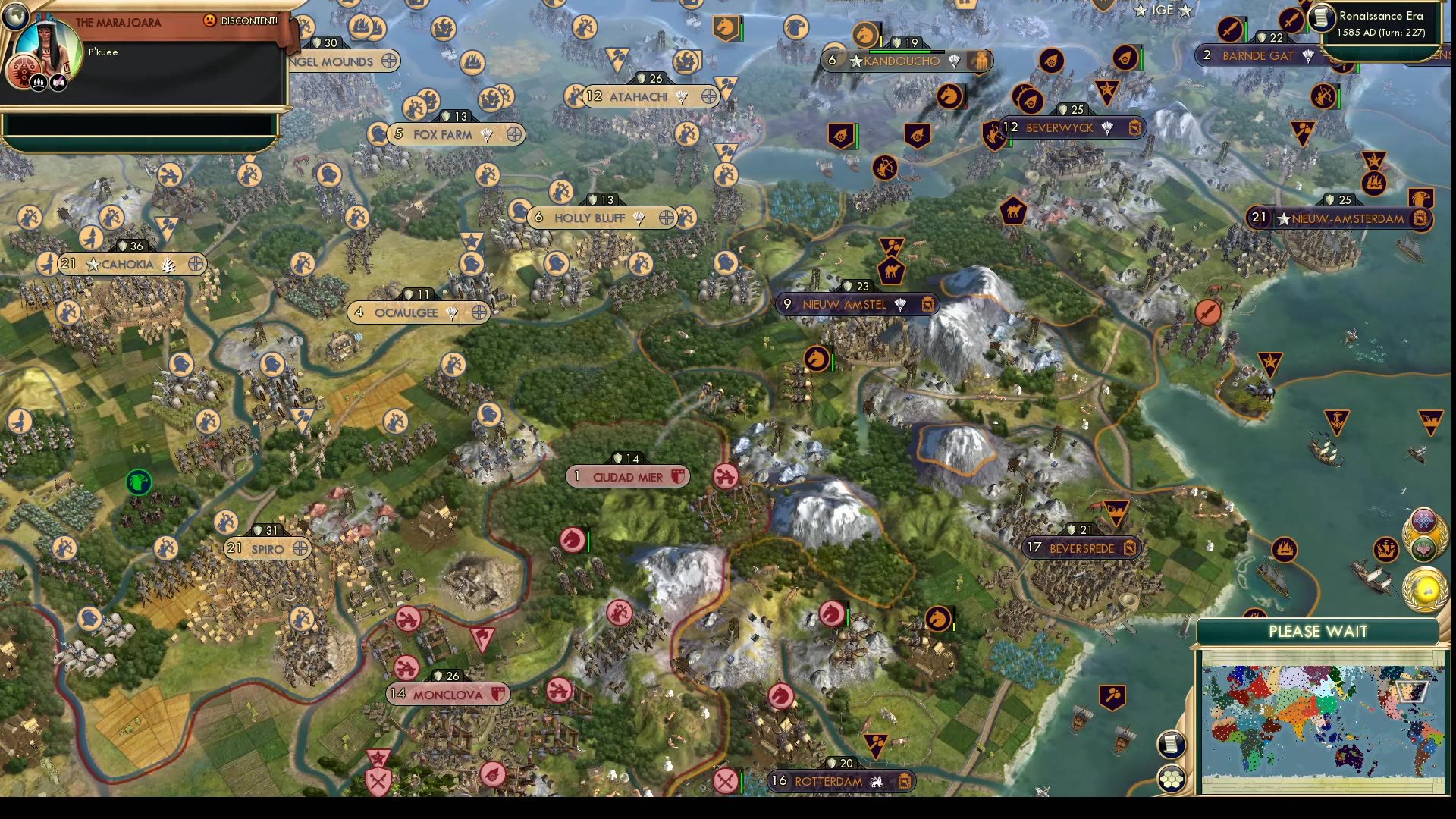Toggle strategic view with the top-left globe
Image resolution: width=1456 pixels, height=819 pixels.
[x=14, y=16]
